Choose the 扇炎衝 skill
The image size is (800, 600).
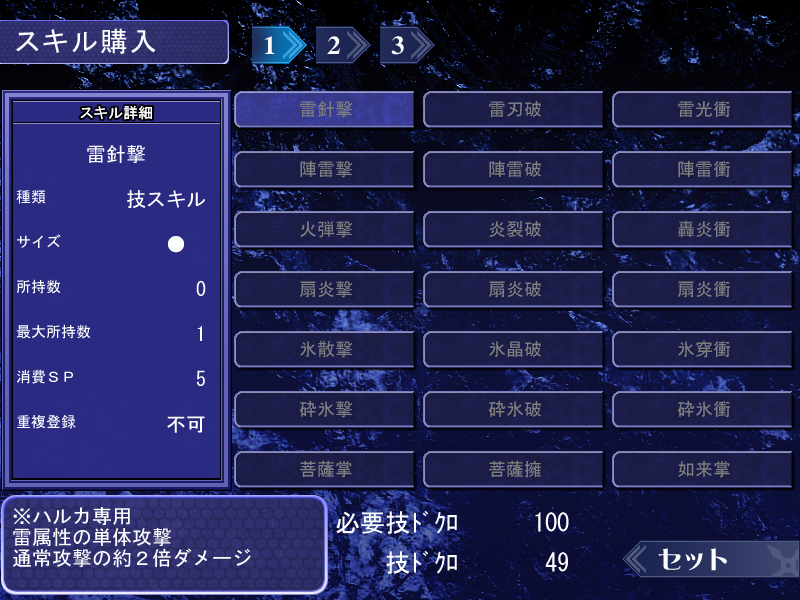point(703,289)
